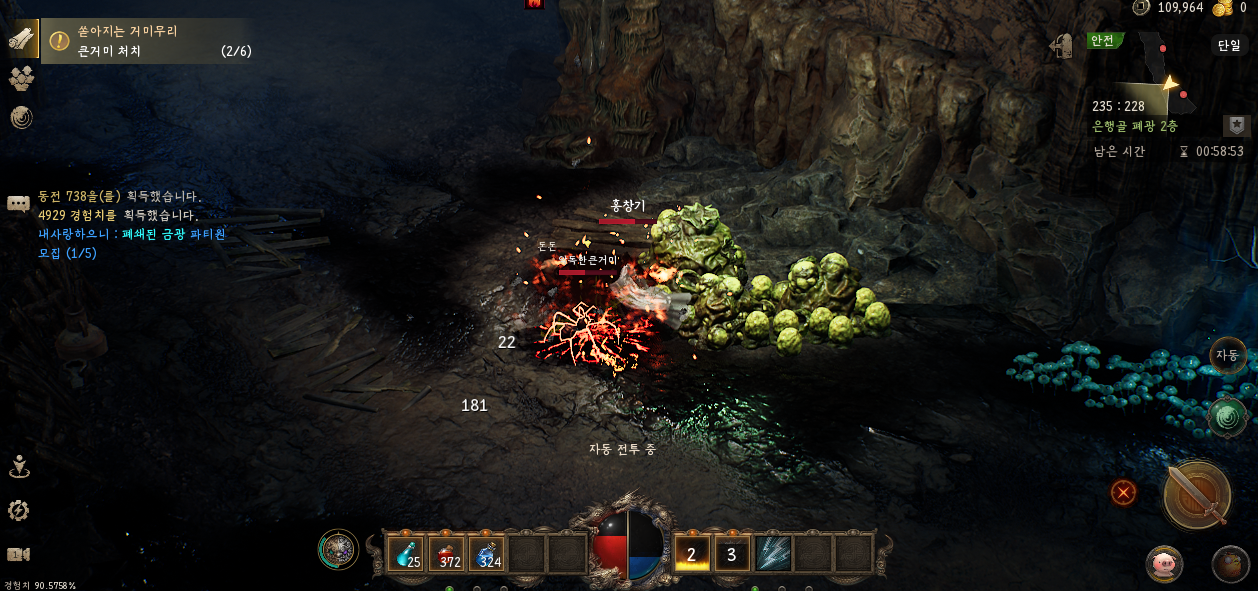Toggle the video camera recording icon
Image resolution: width=1258 pixels, height=591 pixels.
pos(18,554)
